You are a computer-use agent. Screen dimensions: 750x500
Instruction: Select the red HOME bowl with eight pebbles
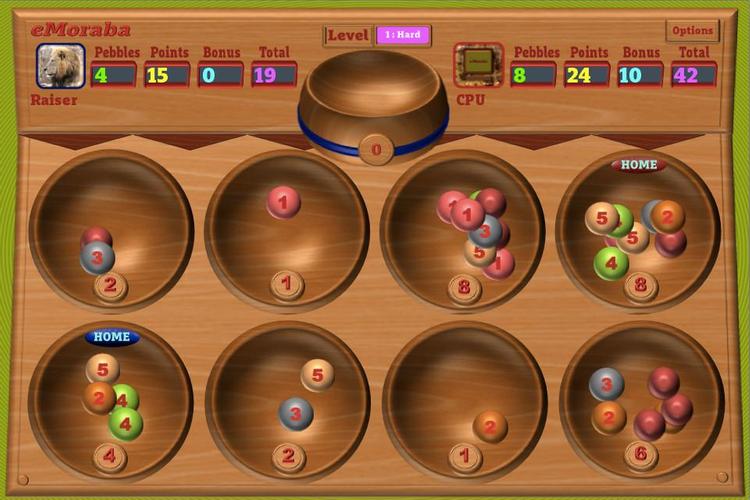pos(638,232)
